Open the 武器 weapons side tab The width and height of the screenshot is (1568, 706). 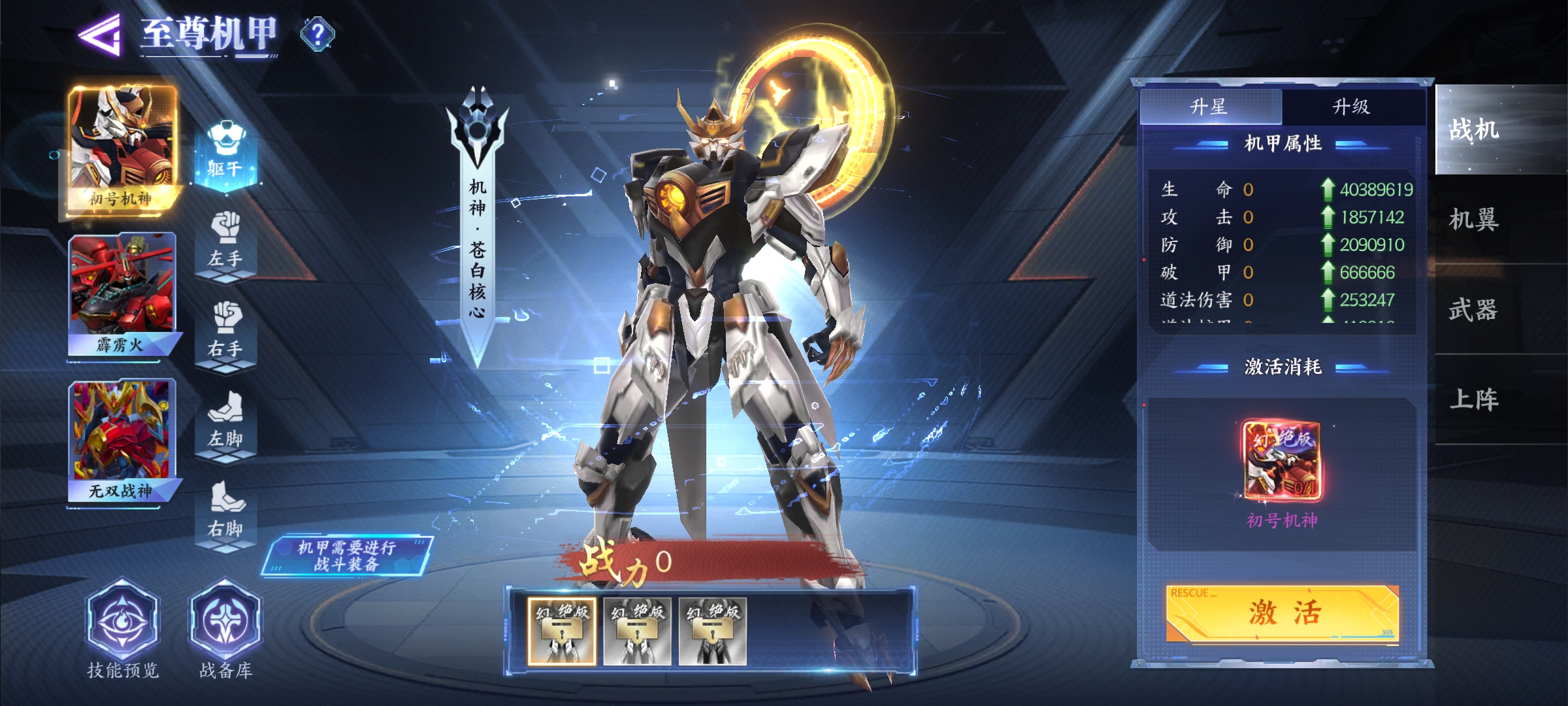[x=1474, y=309]
